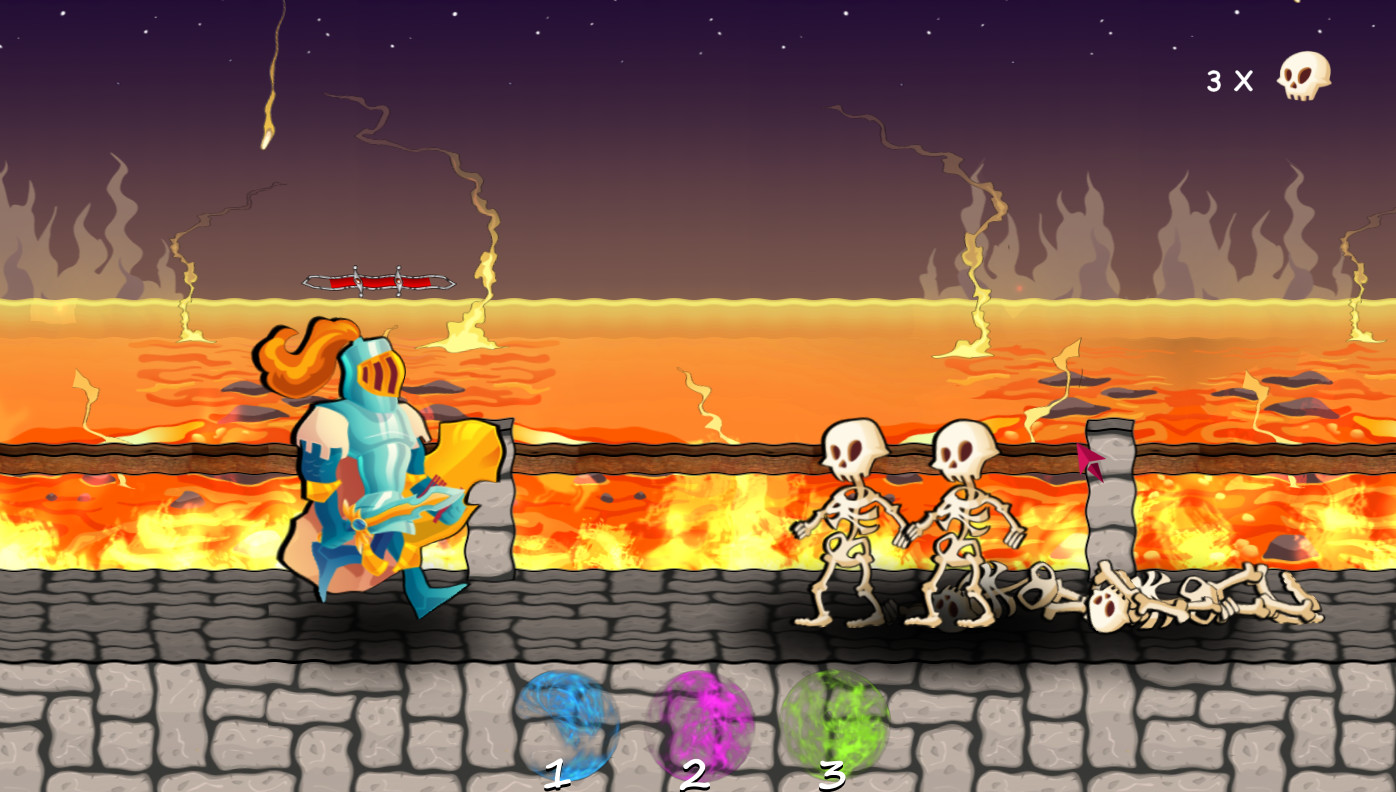Click the 3 X skull counter text
This screenshot has height=792, width=1396.
coord(1230,80)
